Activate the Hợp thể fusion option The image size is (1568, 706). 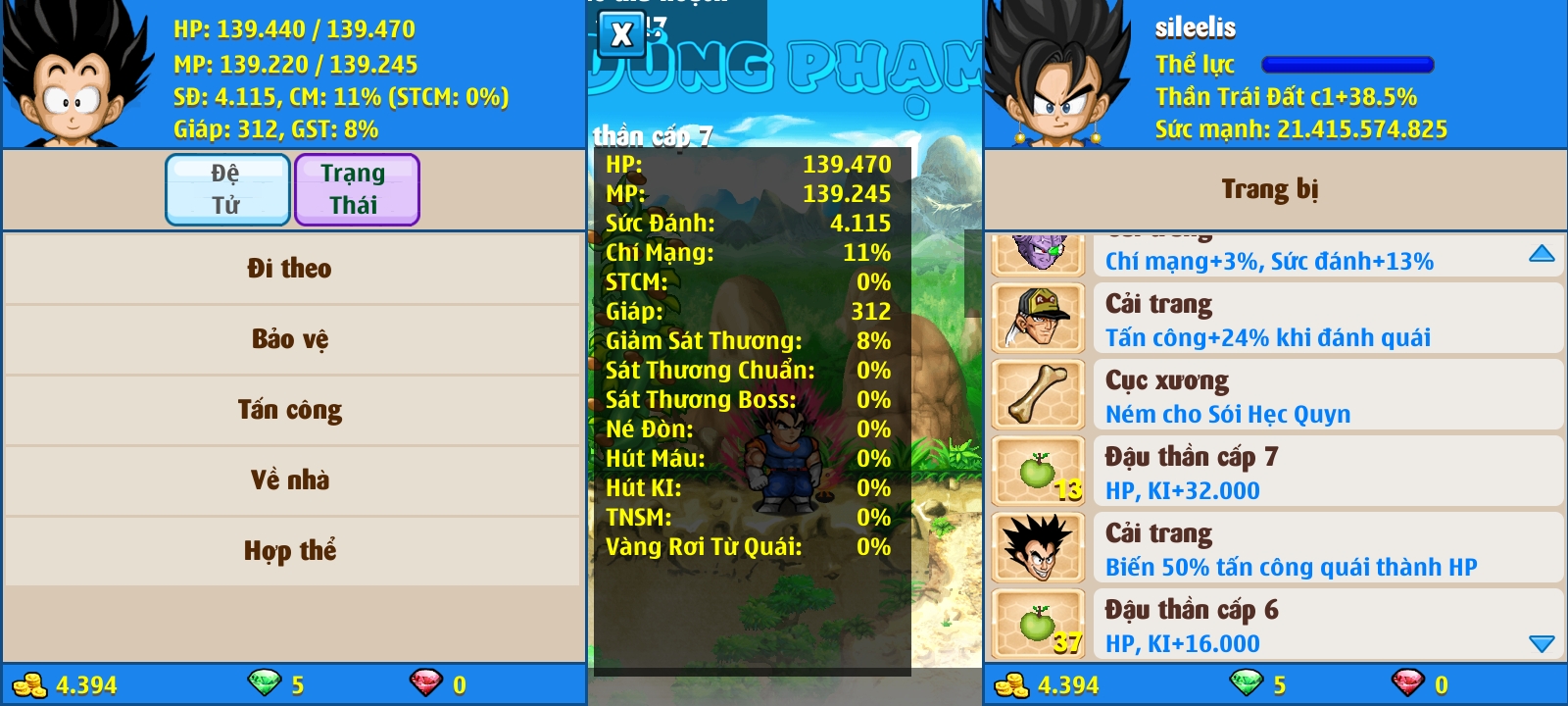pos(290,551)
